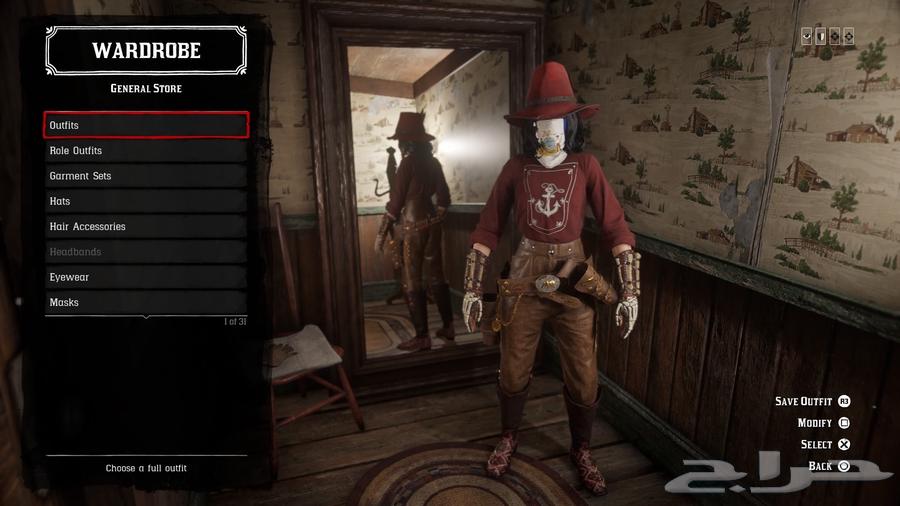Screen dimensions: 900x506
Task: Choose the Masks category
Action: (x=146, y=302)
